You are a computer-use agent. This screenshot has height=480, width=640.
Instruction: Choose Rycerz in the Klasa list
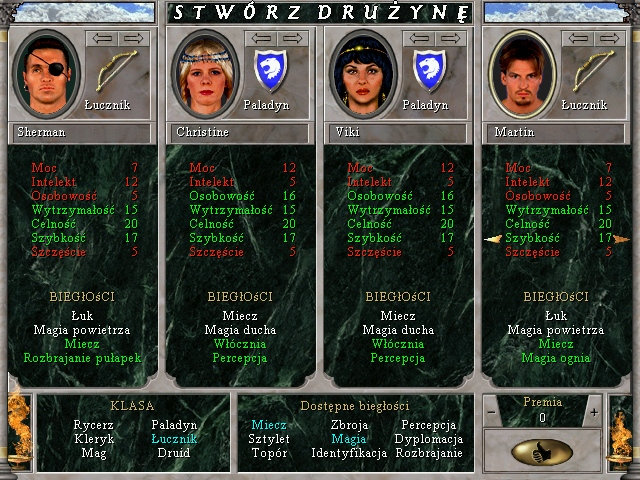[93, 425]
